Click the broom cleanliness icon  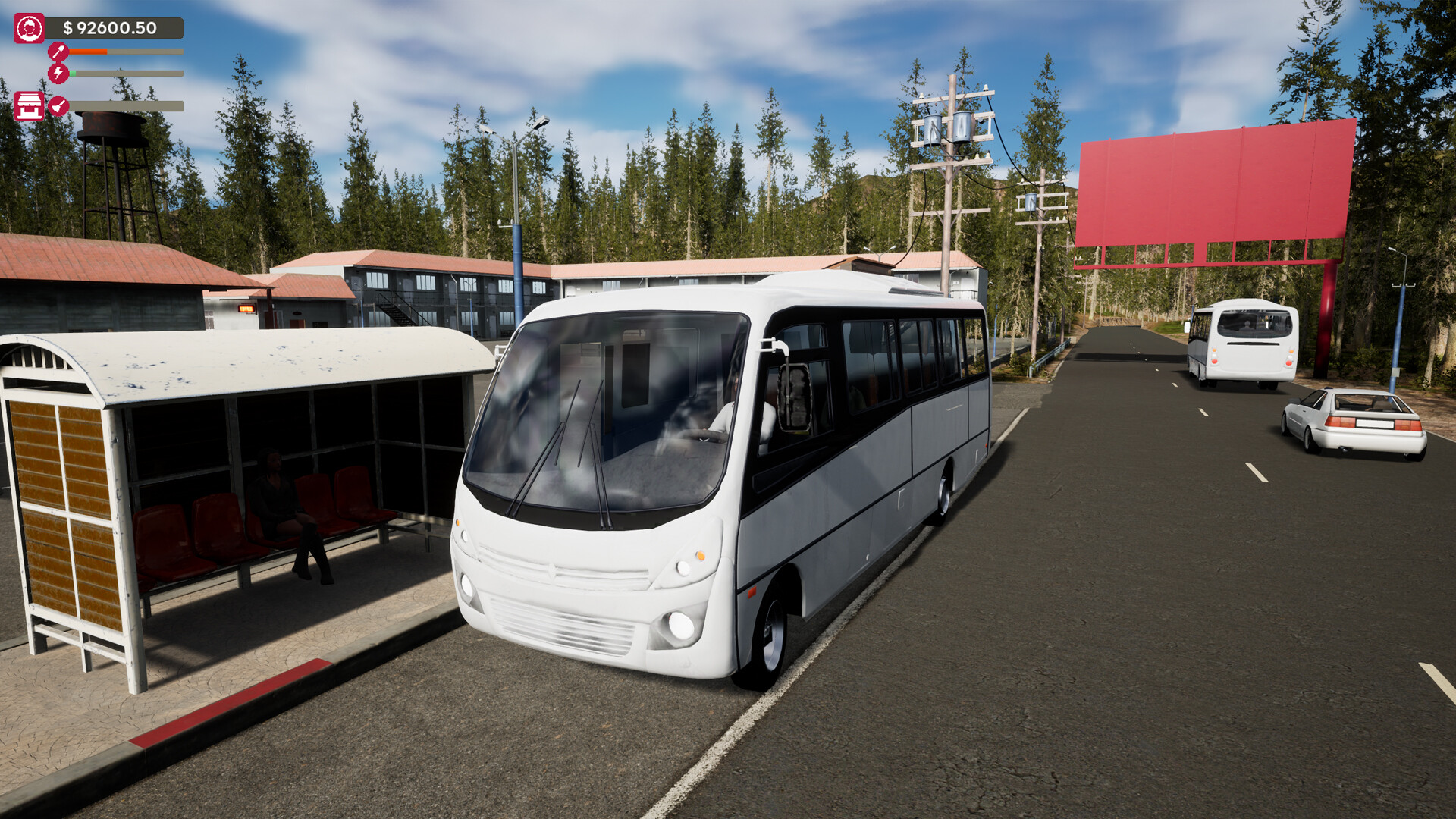(58, 106)
